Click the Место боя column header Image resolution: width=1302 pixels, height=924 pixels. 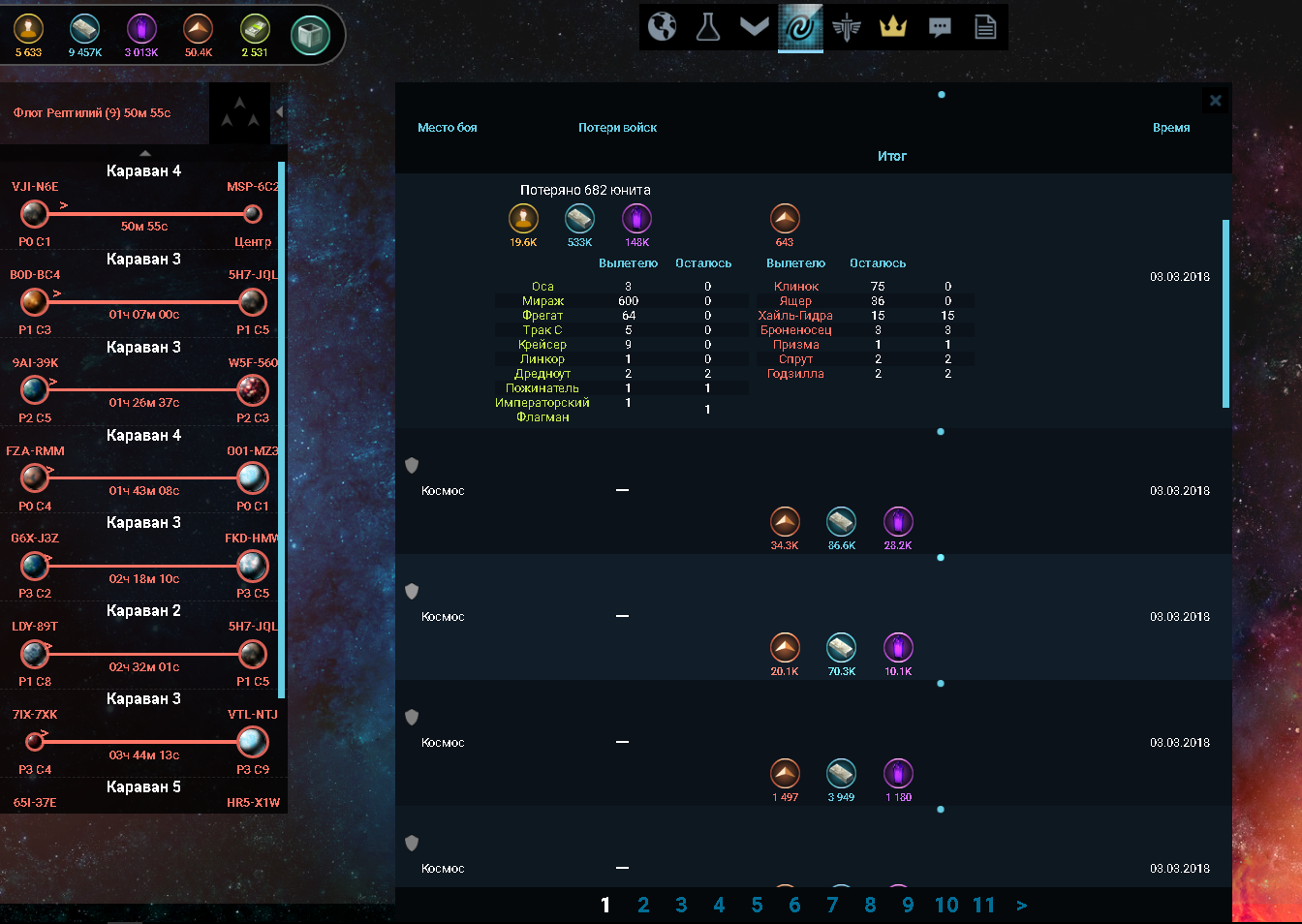tap(448, 128)
